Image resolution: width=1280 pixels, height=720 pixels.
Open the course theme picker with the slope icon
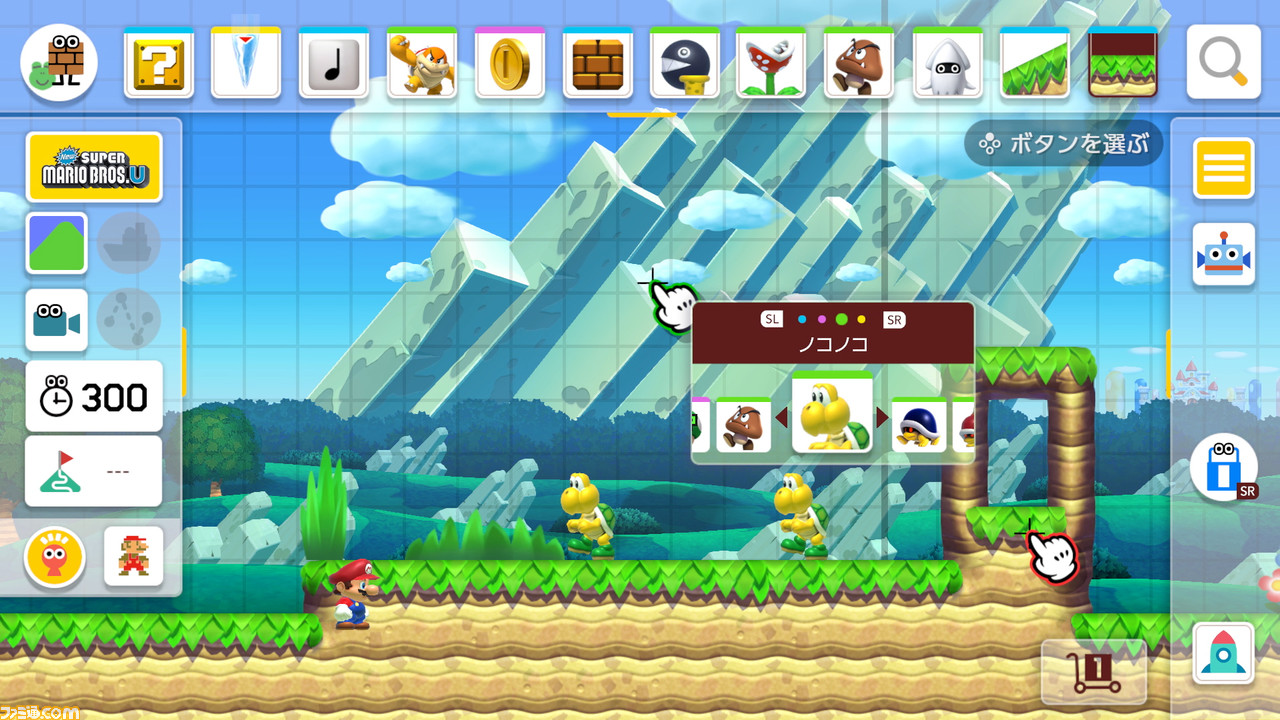pos(56,243)
